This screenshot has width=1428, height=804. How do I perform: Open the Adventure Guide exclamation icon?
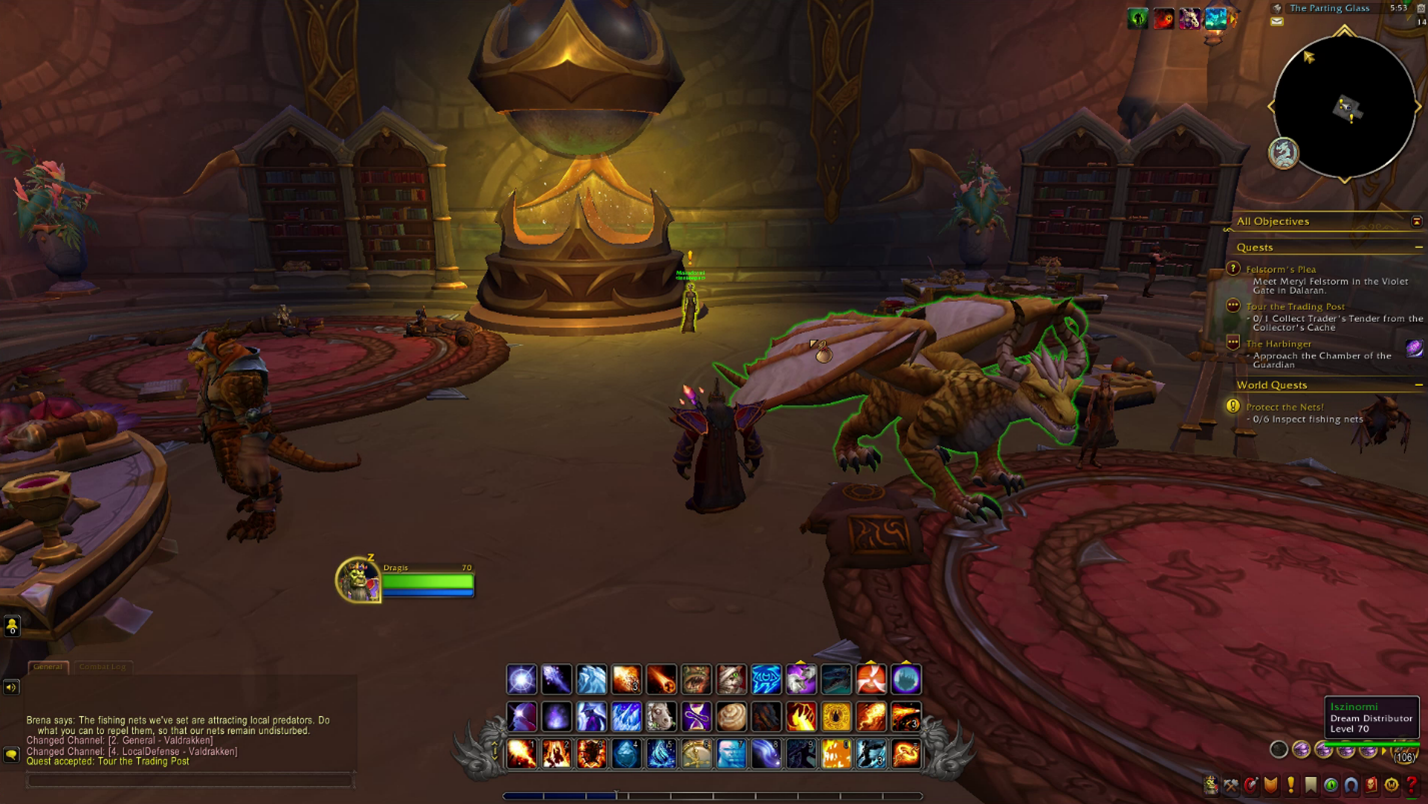(1291, 785)
